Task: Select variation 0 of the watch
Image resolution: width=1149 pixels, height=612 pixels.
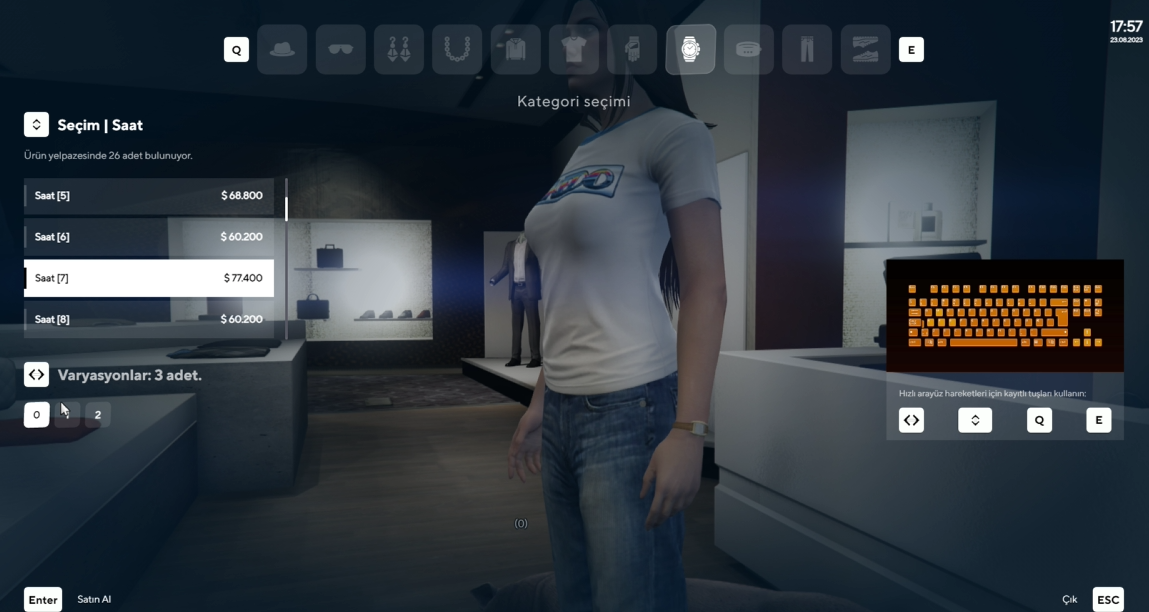Action: pos(37,415)
